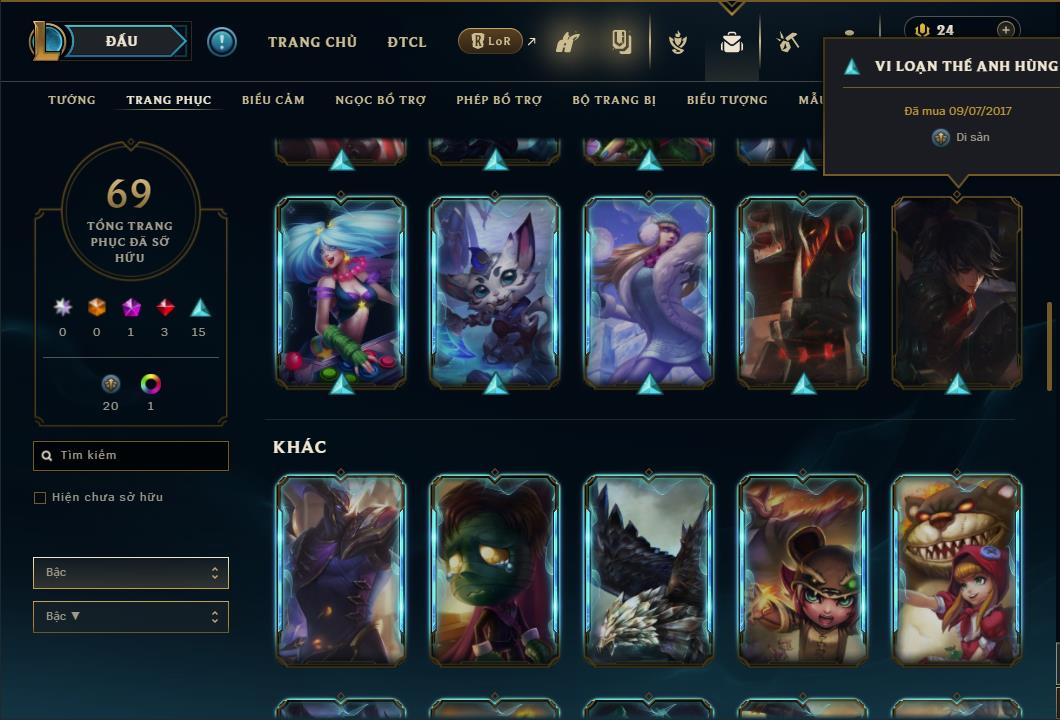Add currency with the plus button
1060x720 pixels.
(x=1006, y=30)
